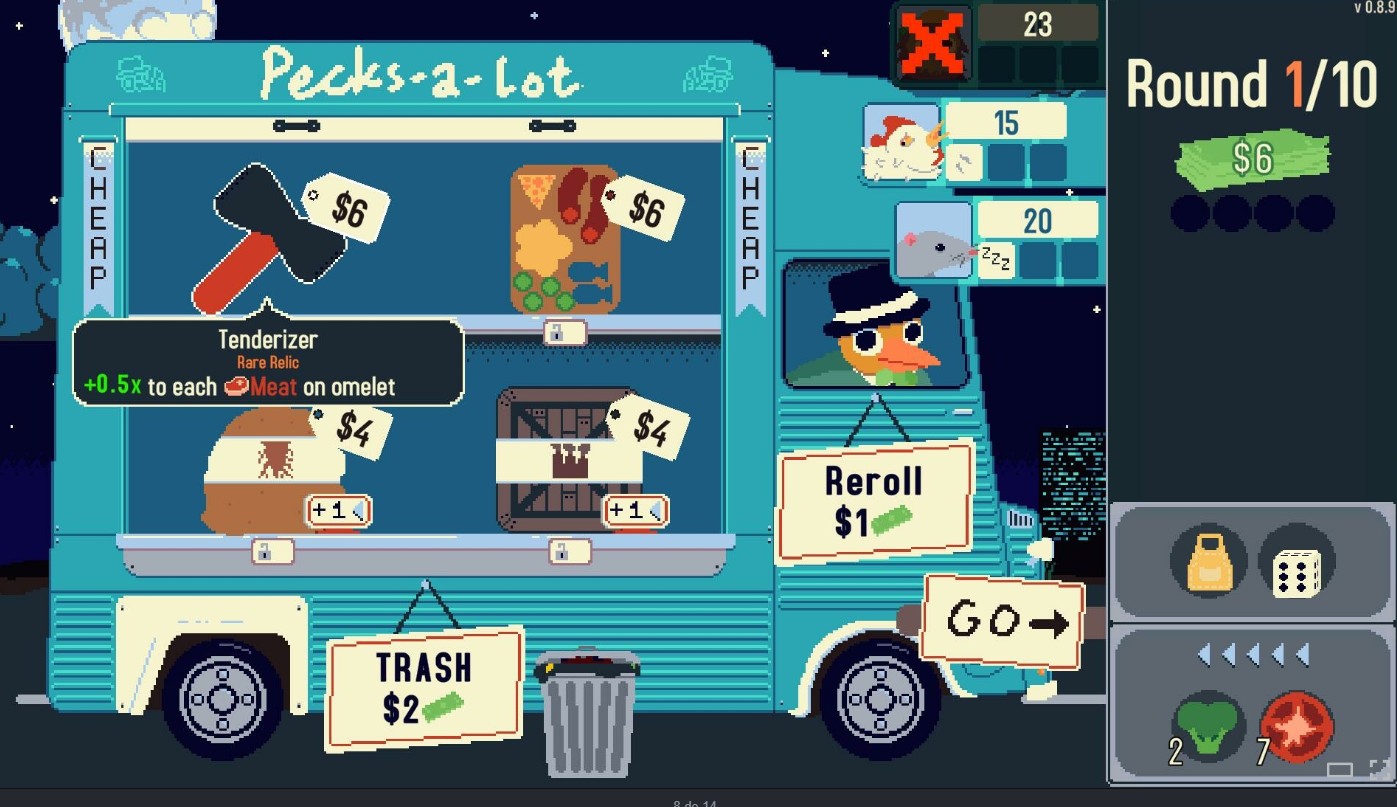Select the golden apron relic
Screen dimensions: 1397x807
coord(1209,563)
